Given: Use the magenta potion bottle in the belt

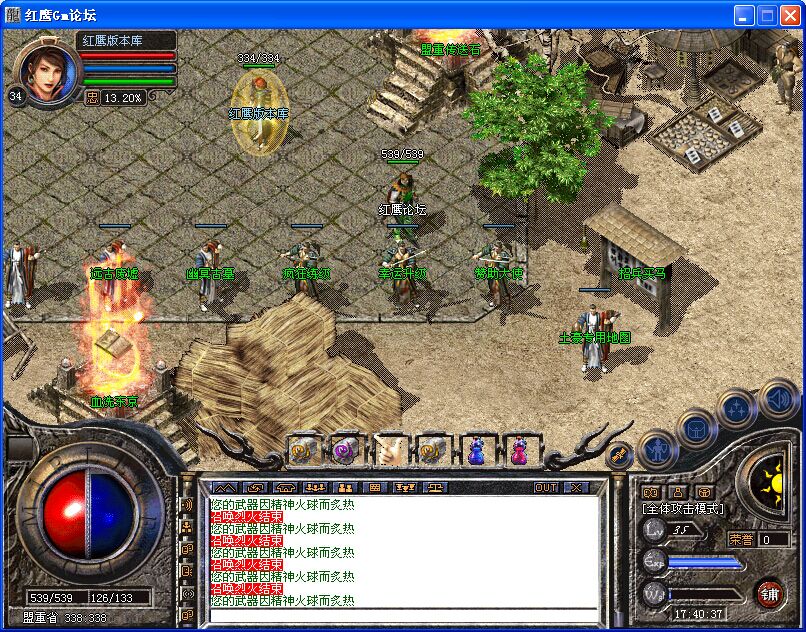Looking at the screenshot, I should pyautogui.click(x=520, y=451).
